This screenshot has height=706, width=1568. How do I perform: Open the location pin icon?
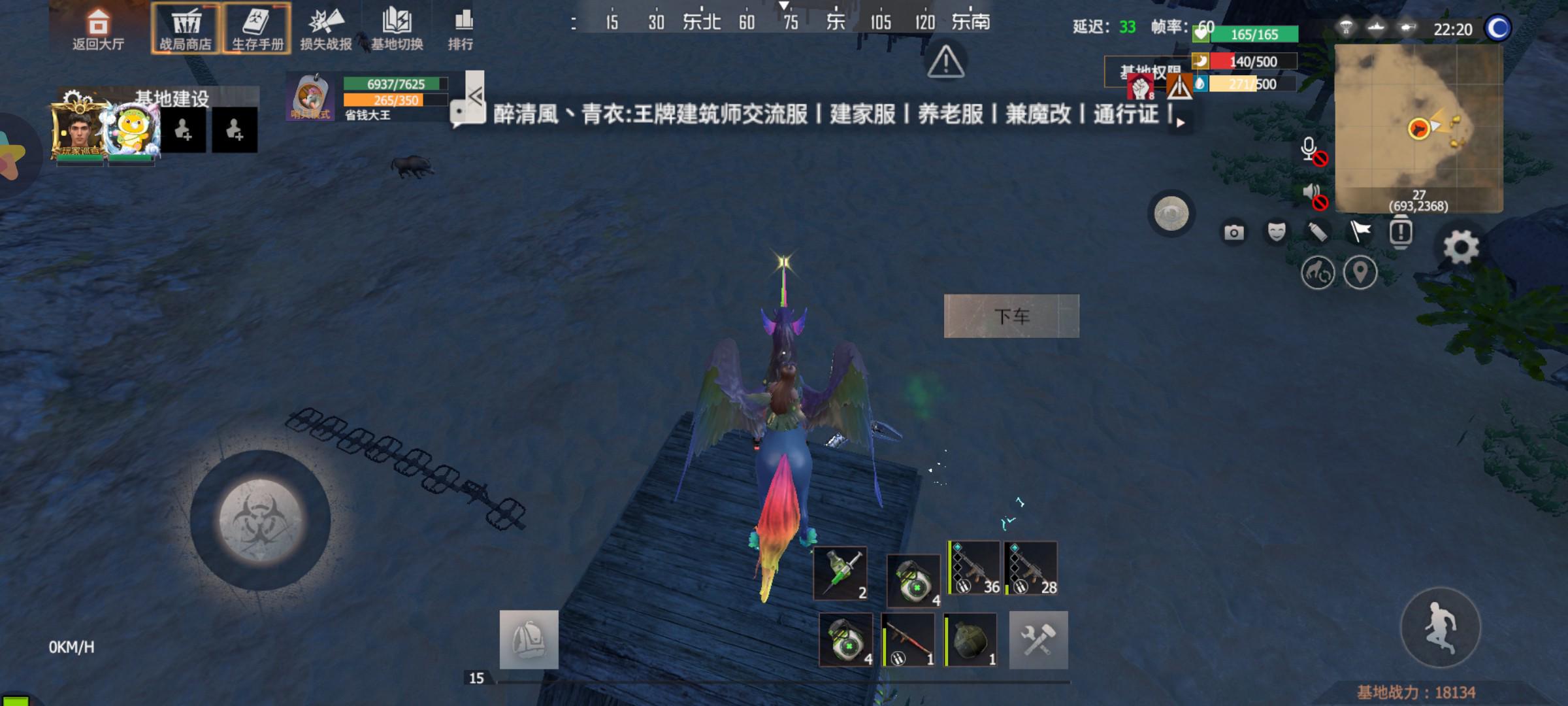click(x=1362, y=273)
